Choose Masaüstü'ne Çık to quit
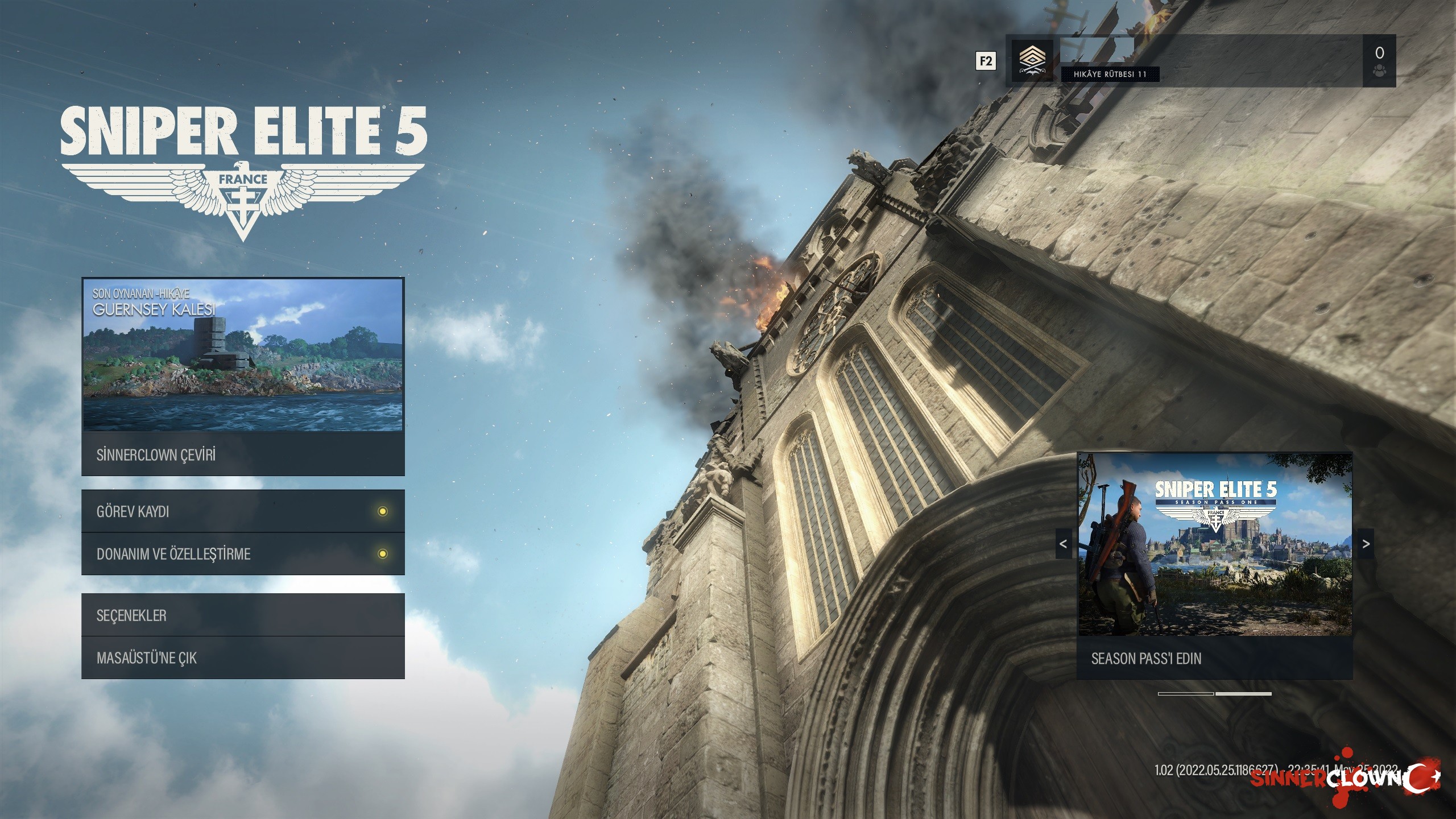The width and height of the screenshot is (1456, 819). tap(243, 658)
